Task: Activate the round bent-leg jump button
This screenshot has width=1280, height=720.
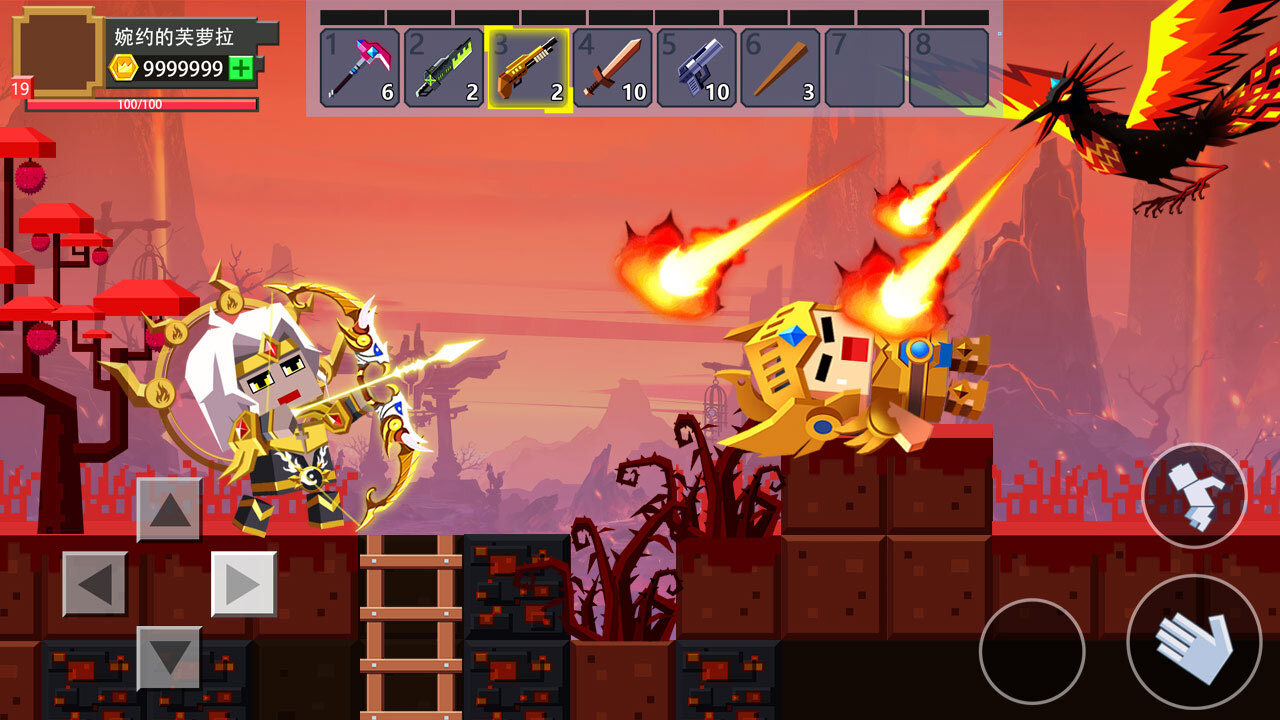Action: click(x=1194, y=496)
